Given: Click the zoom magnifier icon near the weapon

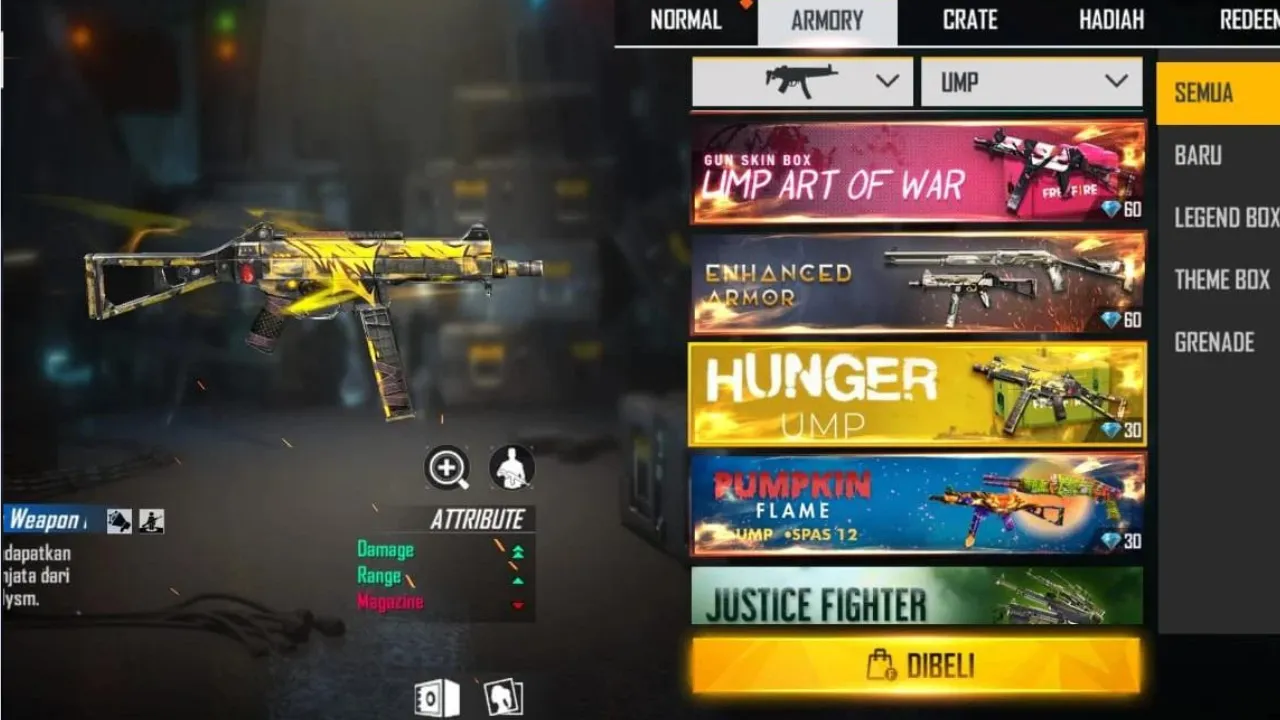Looking at the screenshot, I should pyautogui.click(x=448, y=466).
